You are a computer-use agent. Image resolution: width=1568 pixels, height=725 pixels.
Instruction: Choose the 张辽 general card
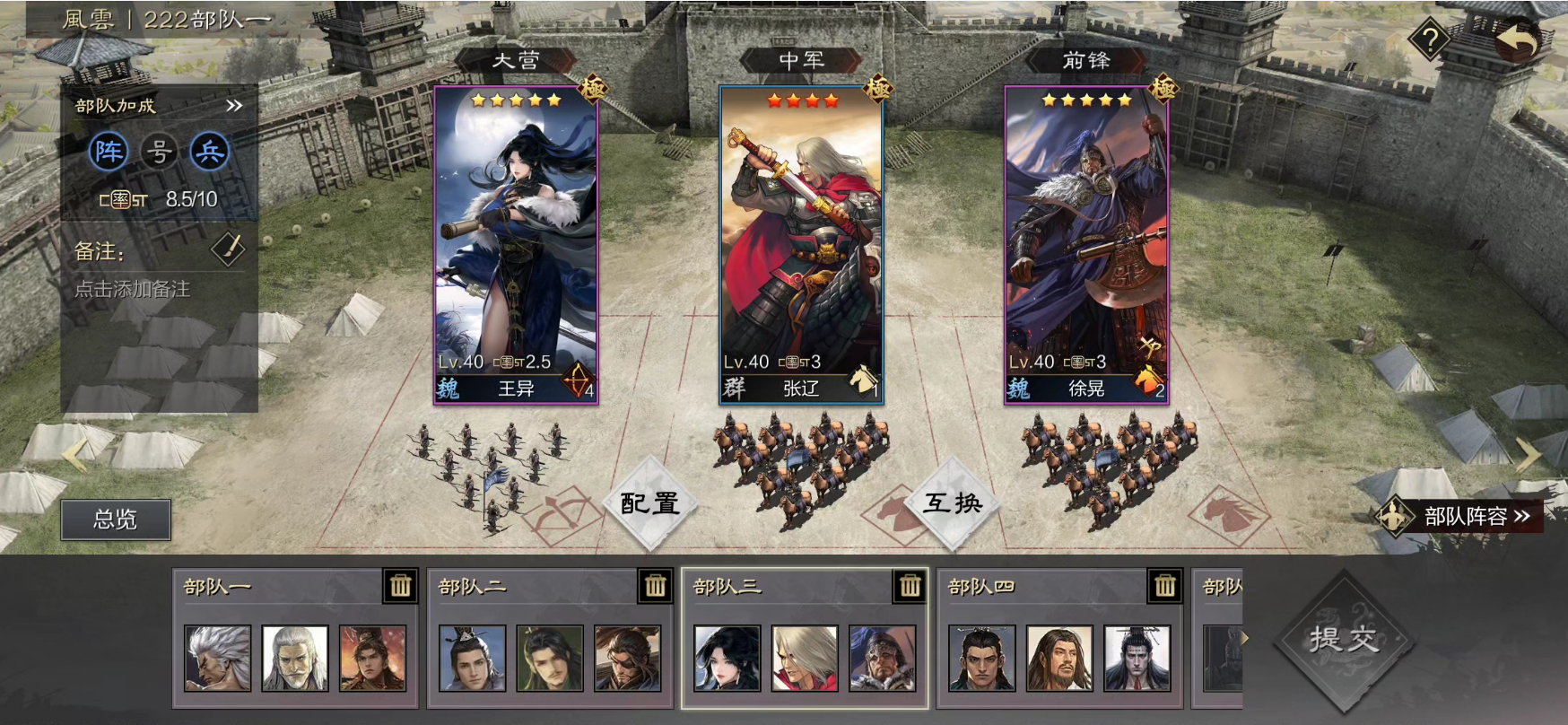coord(801,244)
